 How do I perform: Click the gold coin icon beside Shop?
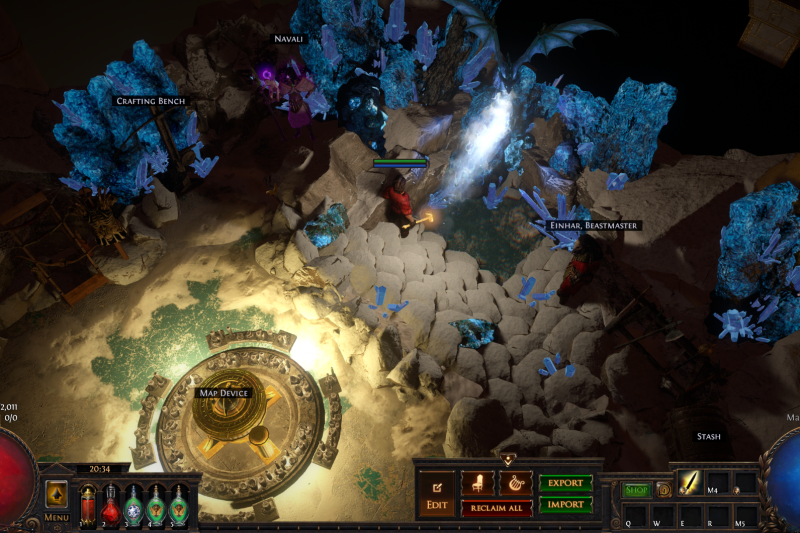click(663, 490)
